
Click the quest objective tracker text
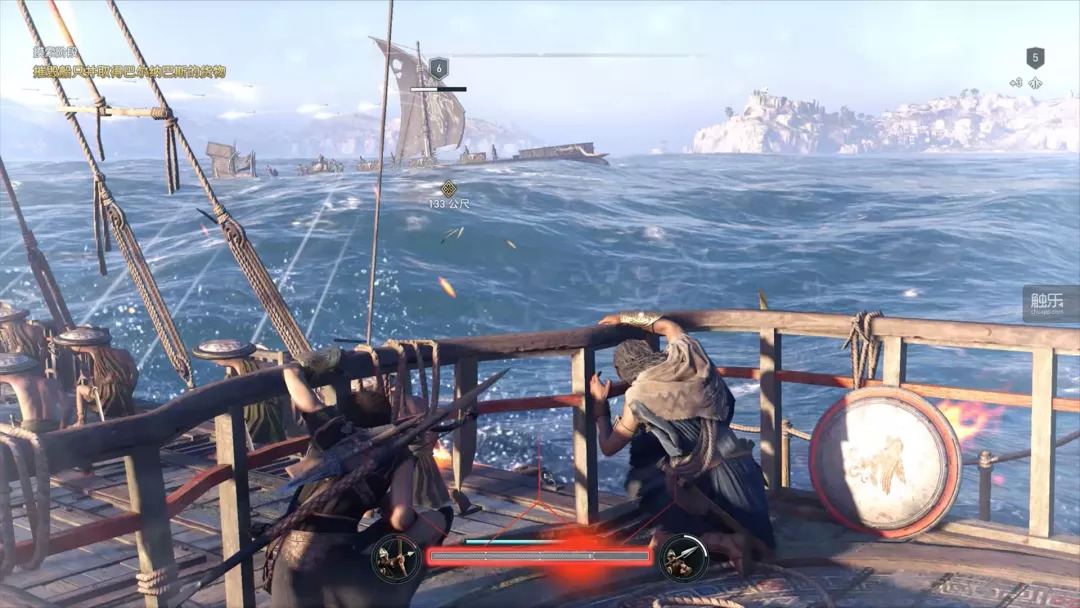tap(129, 72)
